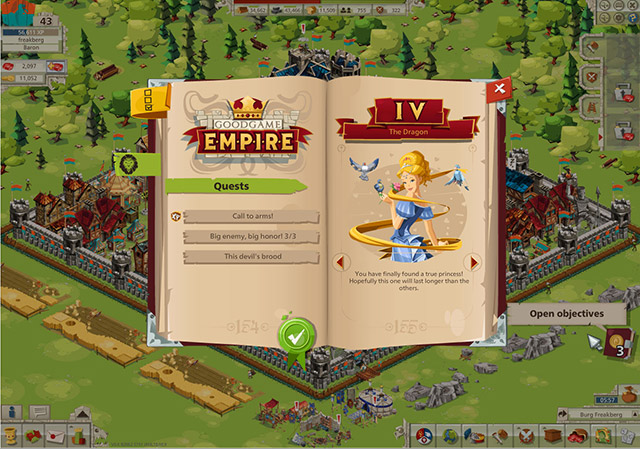Click the Open objectives button
Viewport: 640px width, 449px height.
pyautogui.click(x=566, y=313)
